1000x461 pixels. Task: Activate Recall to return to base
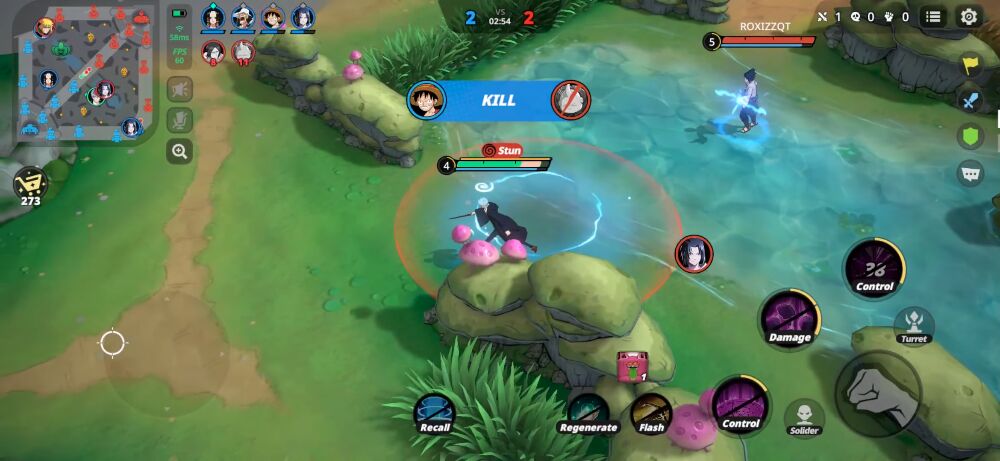click(435, 411)
